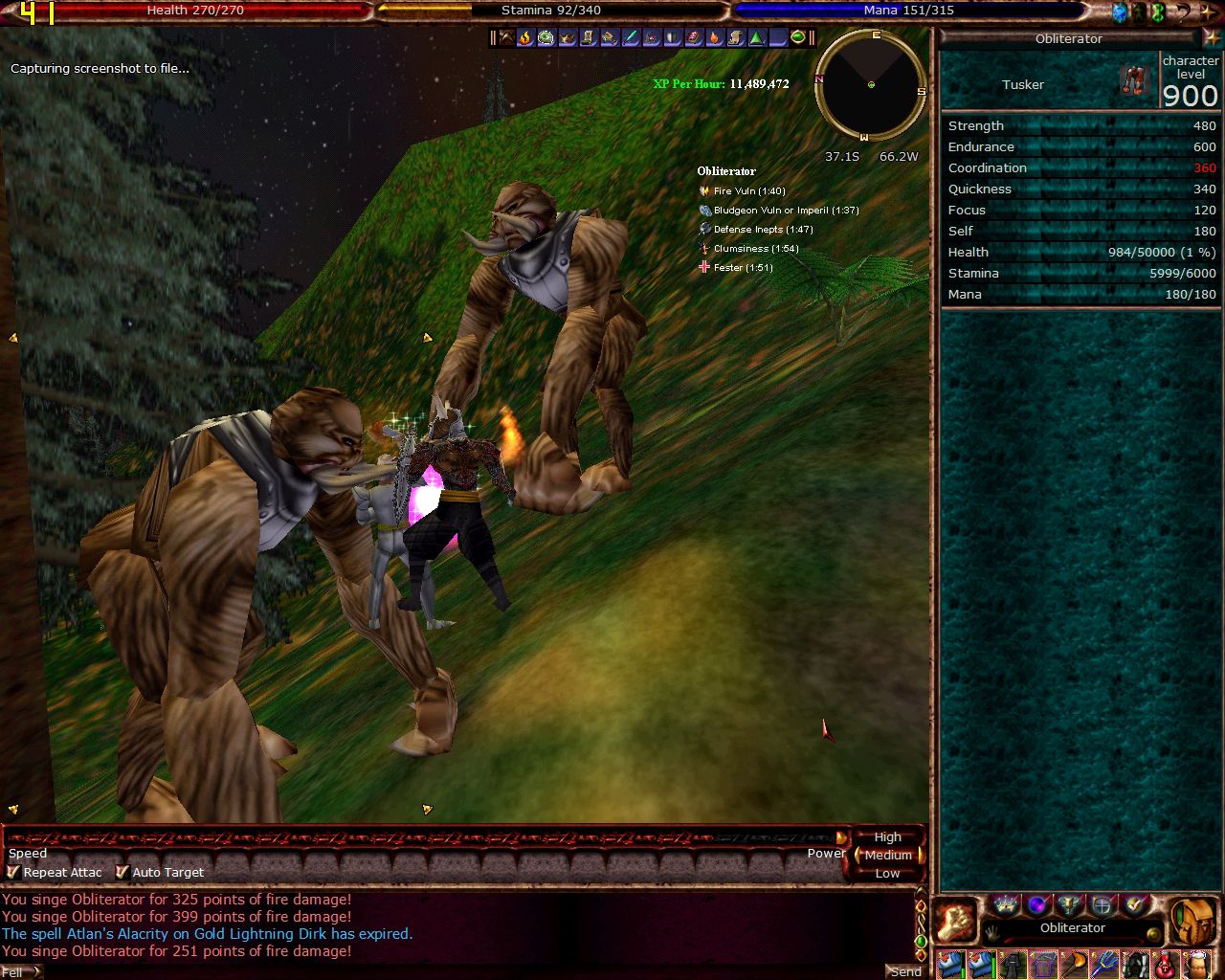Select Low attack height
This screenshot has height=980, width=1225.
click(x=887, y=873)
